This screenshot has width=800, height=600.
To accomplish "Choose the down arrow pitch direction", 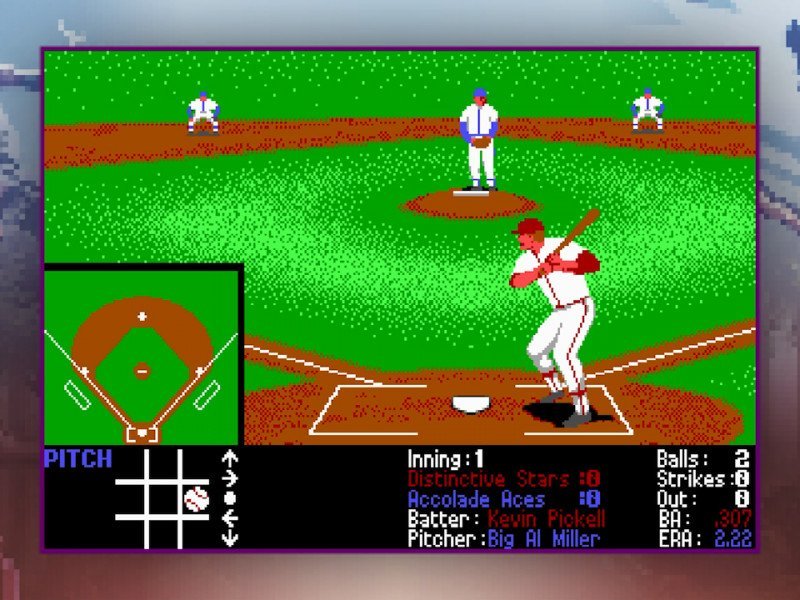I will tap(230, 536).
